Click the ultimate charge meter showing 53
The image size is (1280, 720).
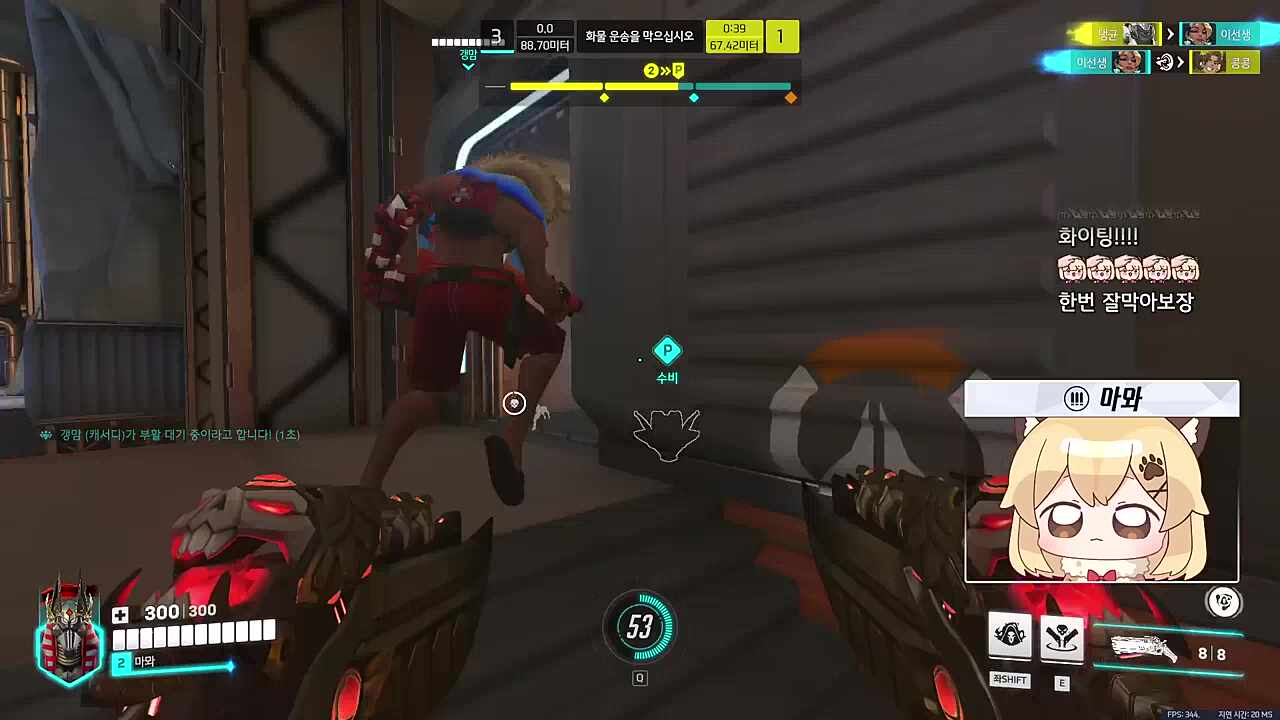pos(640,627)
